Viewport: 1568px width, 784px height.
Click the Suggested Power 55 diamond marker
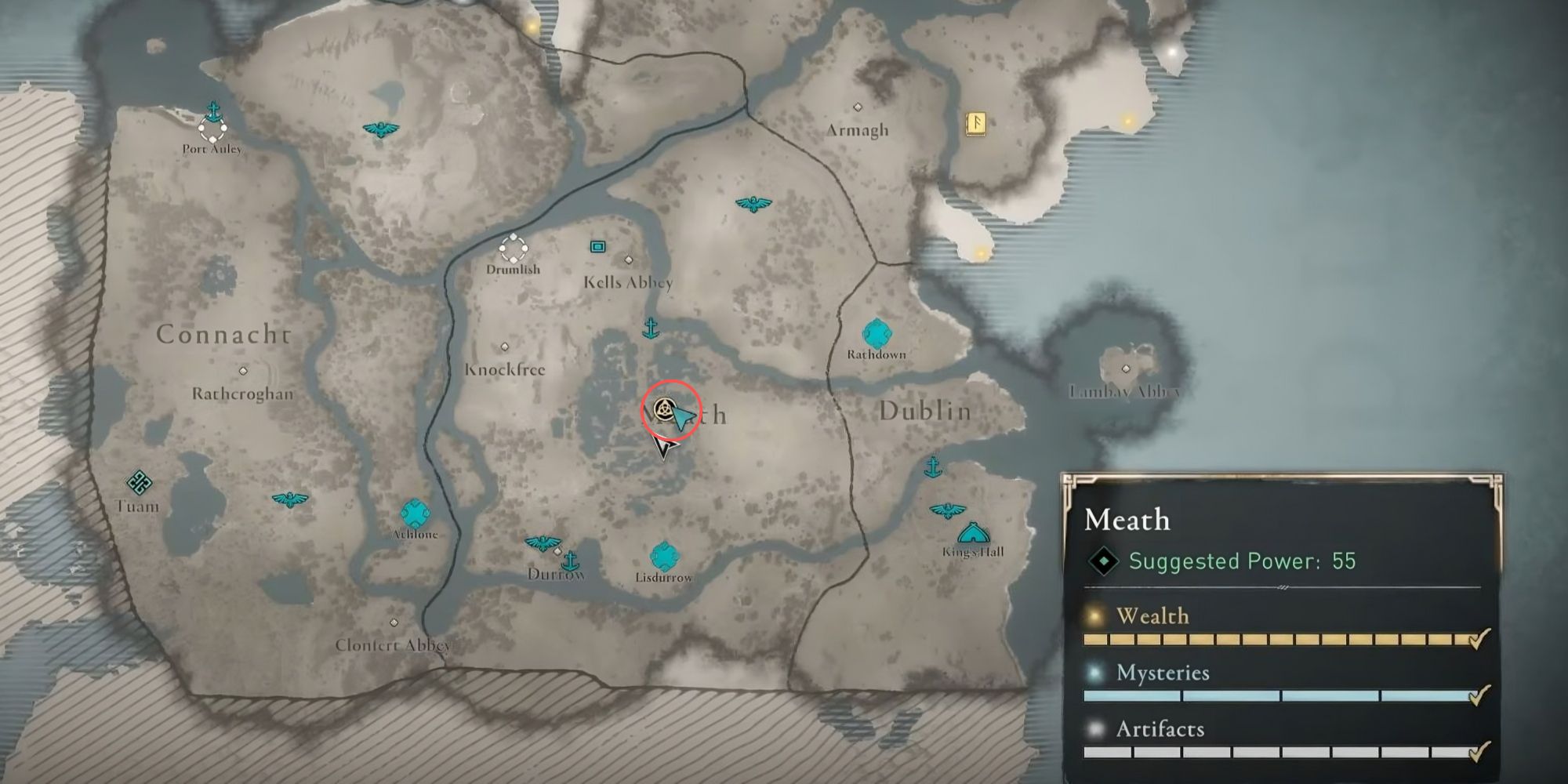[x=1105, y=561]
